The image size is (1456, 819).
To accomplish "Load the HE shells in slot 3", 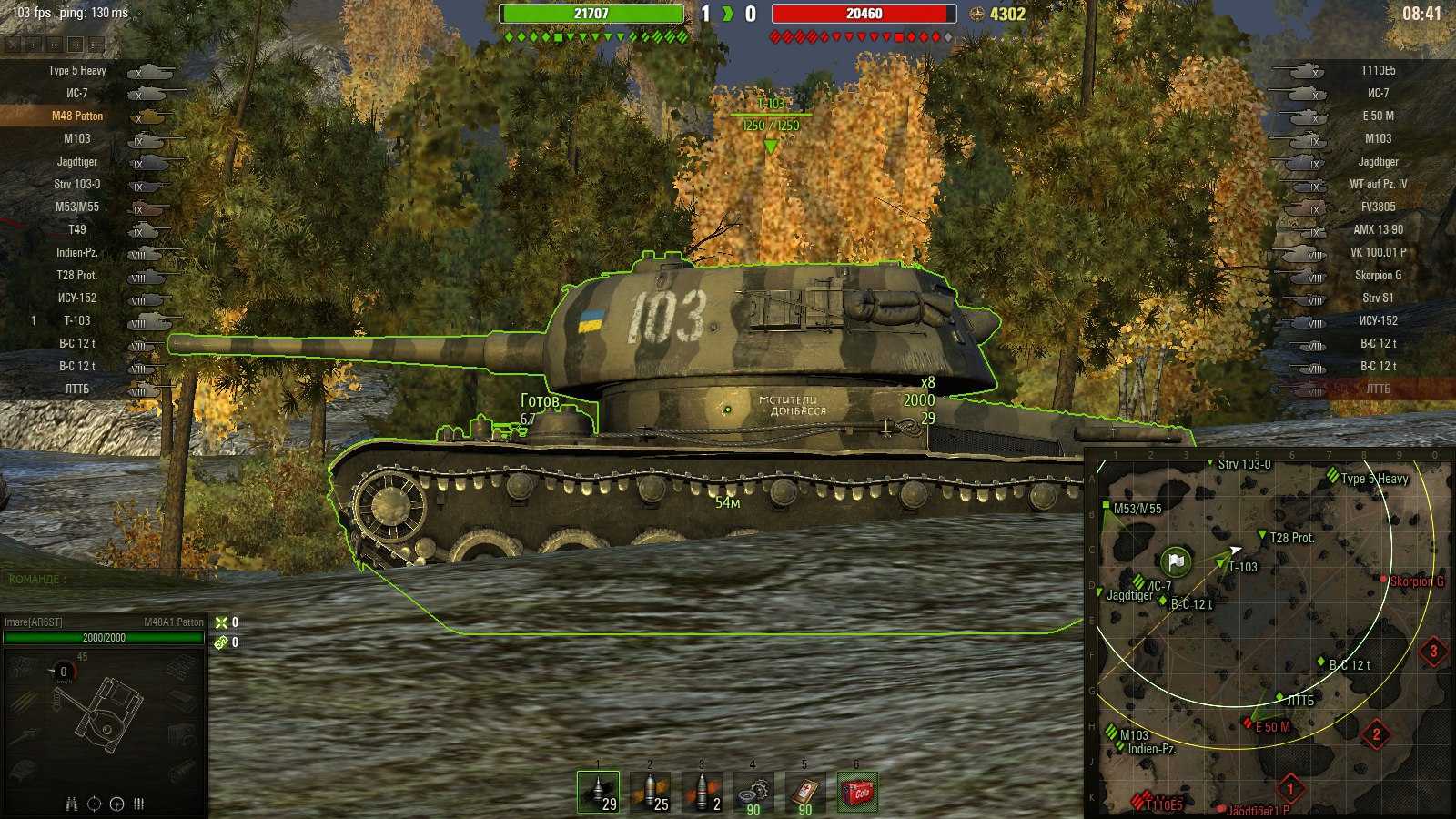I will click(x=701, y=790).
